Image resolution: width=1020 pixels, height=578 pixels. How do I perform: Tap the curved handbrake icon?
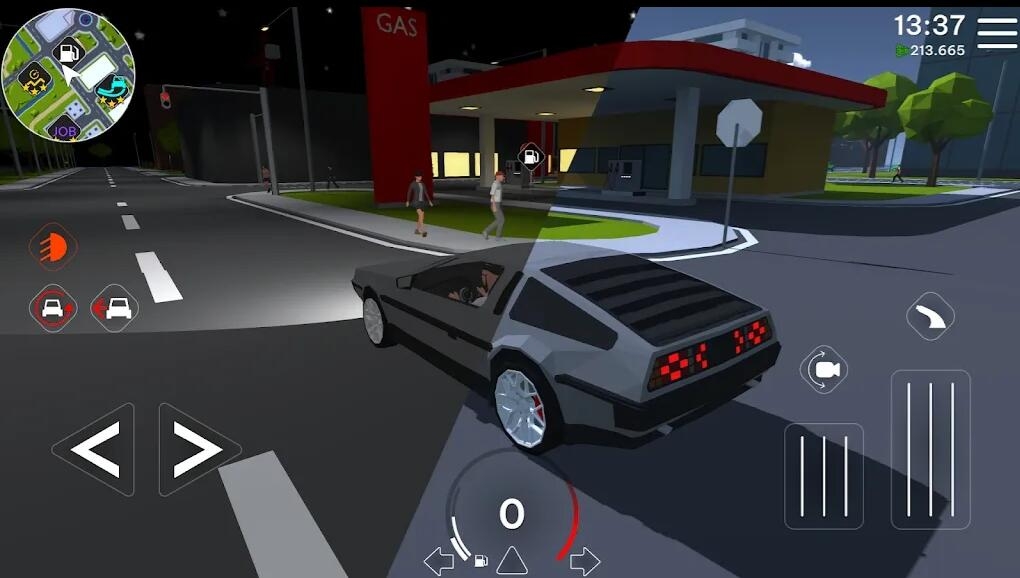point(930,318)
